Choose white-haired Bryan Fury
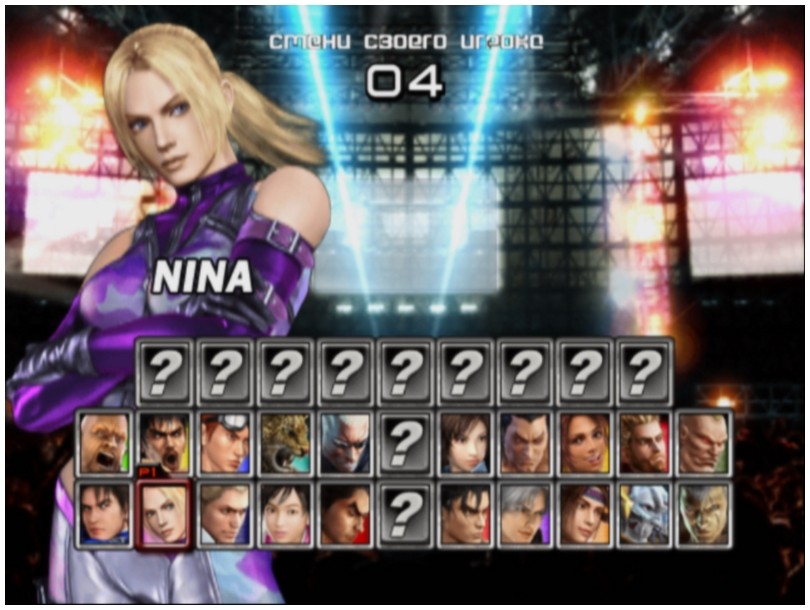 pyautogui.click(x=344, y=441)
